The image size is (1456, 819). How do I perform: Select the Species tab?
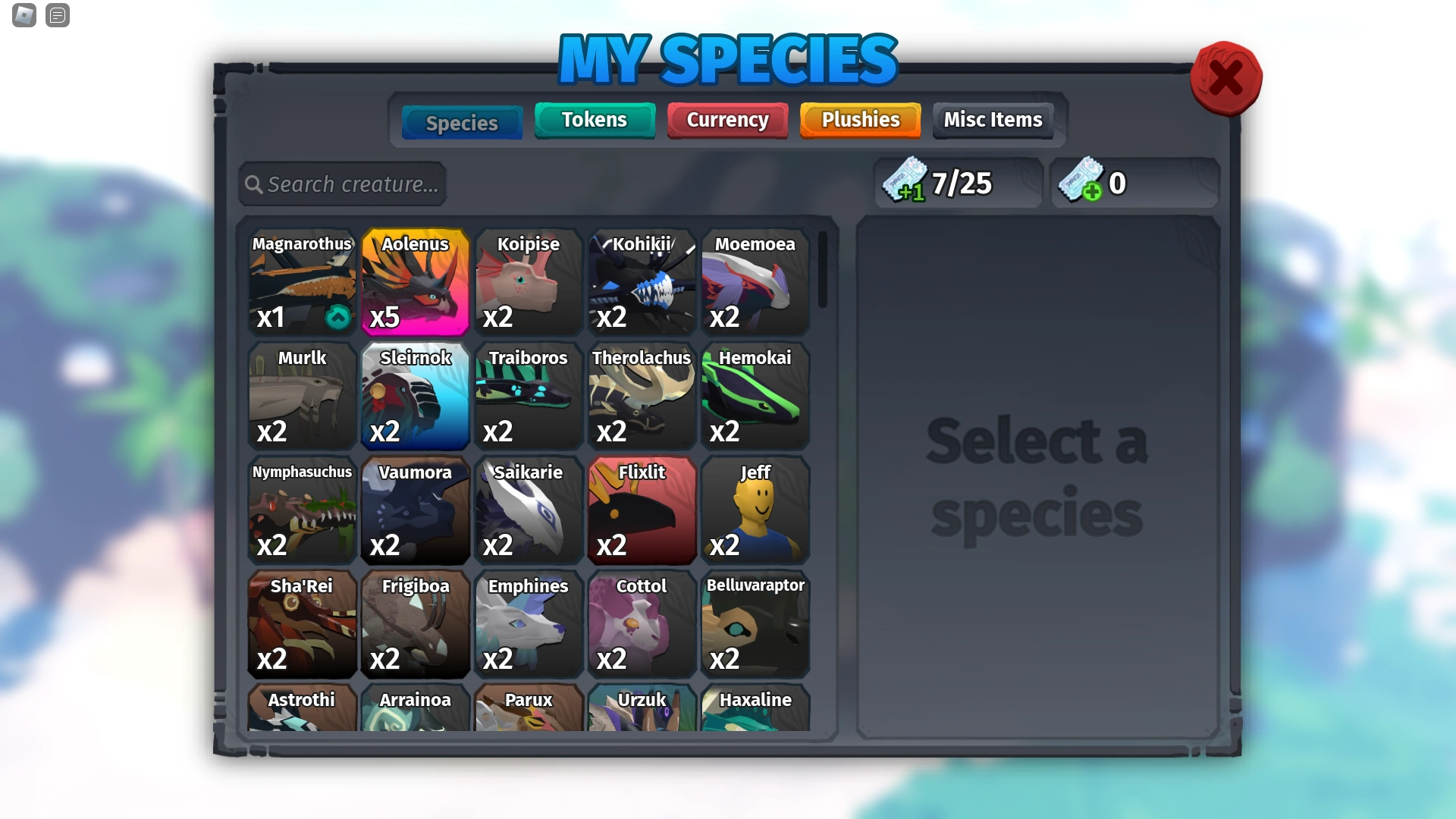[x=461, y=122]
